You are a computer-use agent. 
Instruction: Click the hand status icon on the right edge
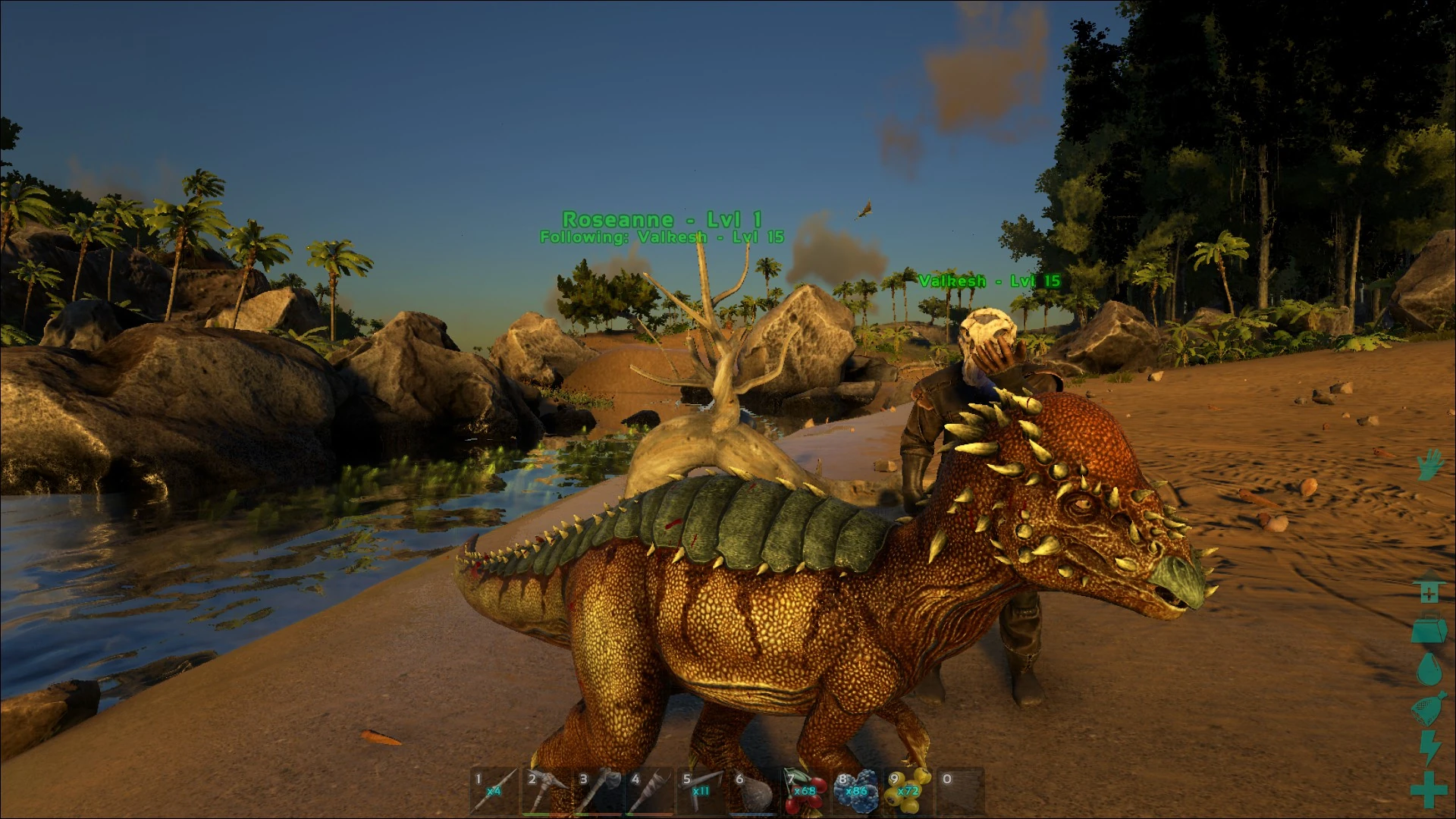point(1429,465)
